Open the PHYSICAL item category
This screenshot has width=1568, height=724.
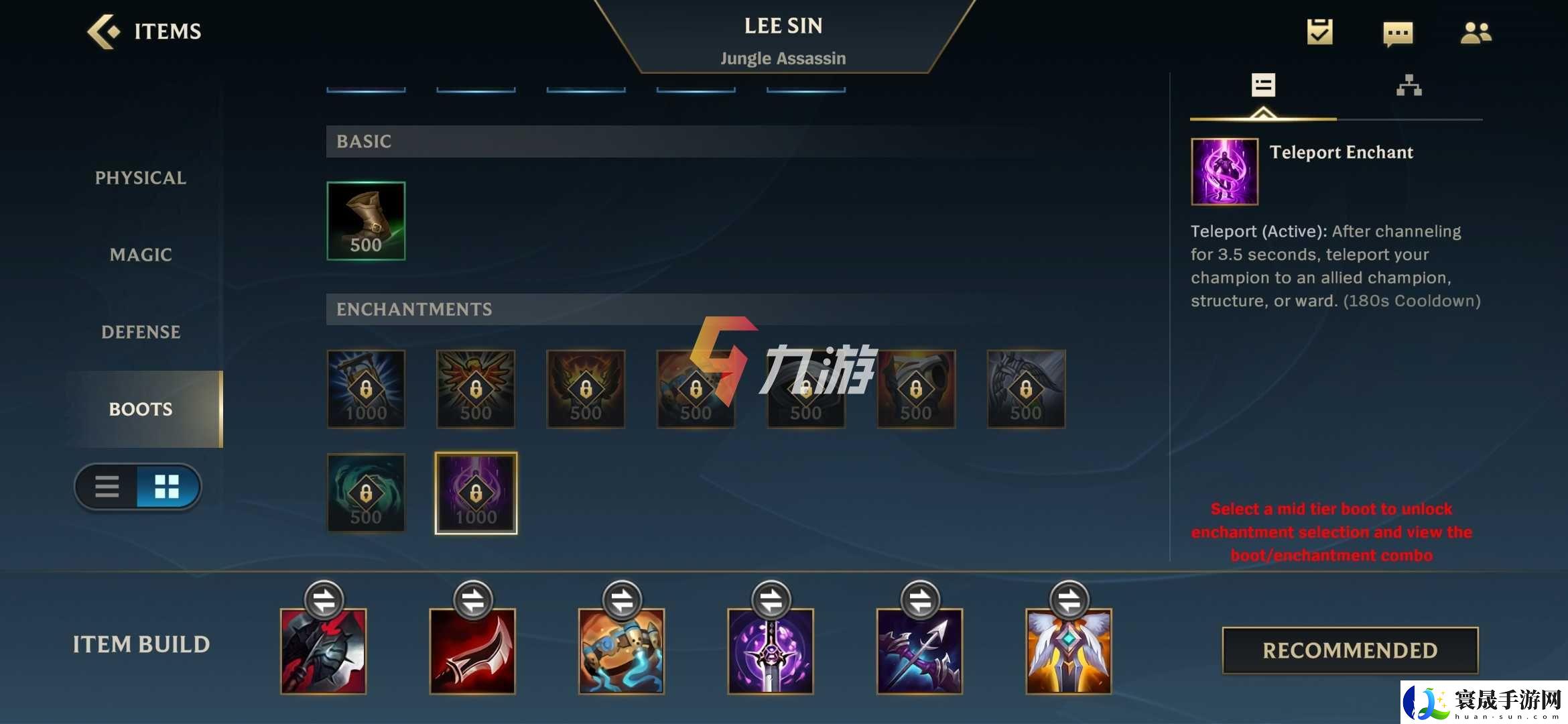click(141, 178)
